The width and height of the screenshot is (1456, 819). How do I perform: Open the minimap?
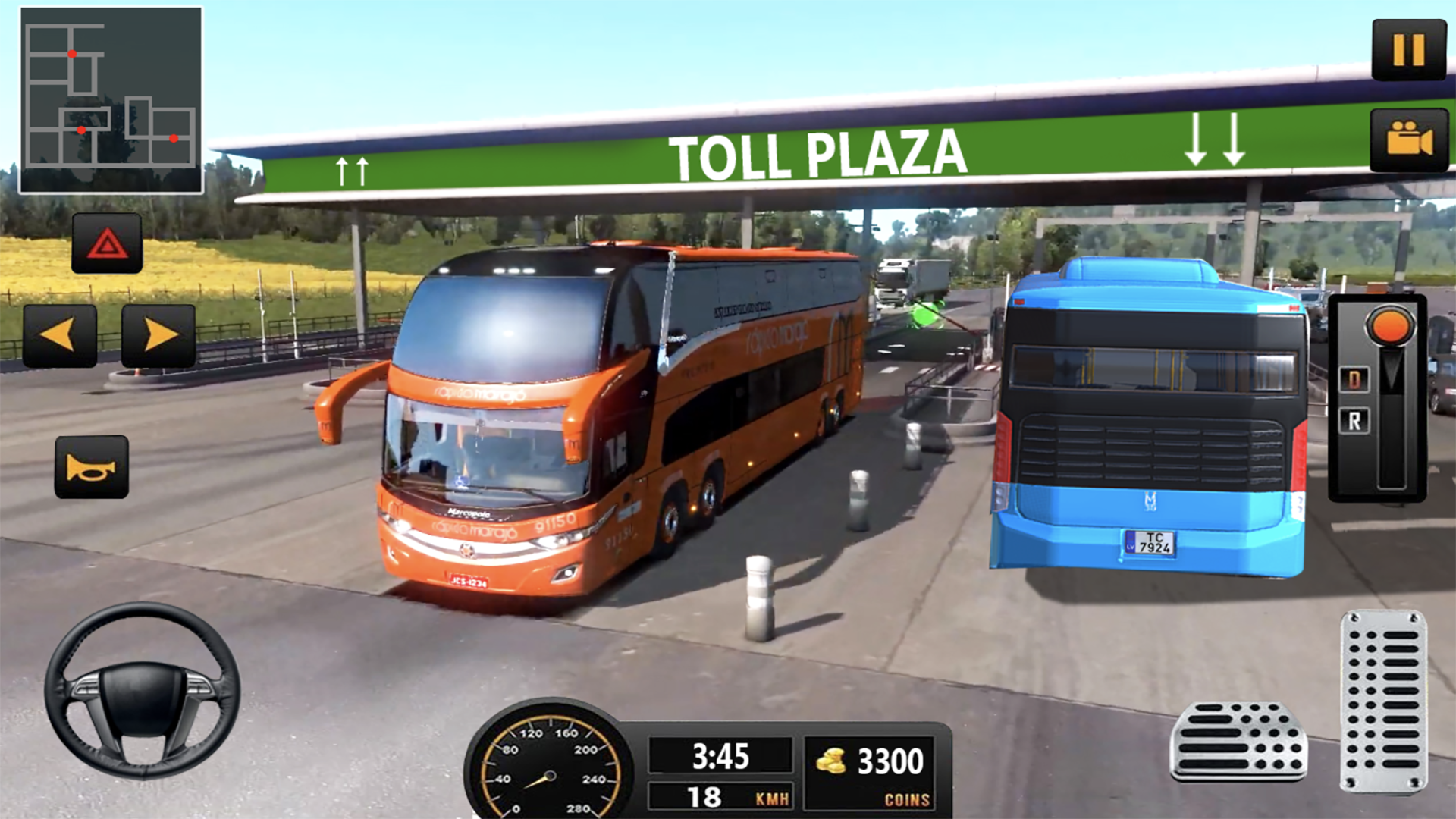pos(111,100)
